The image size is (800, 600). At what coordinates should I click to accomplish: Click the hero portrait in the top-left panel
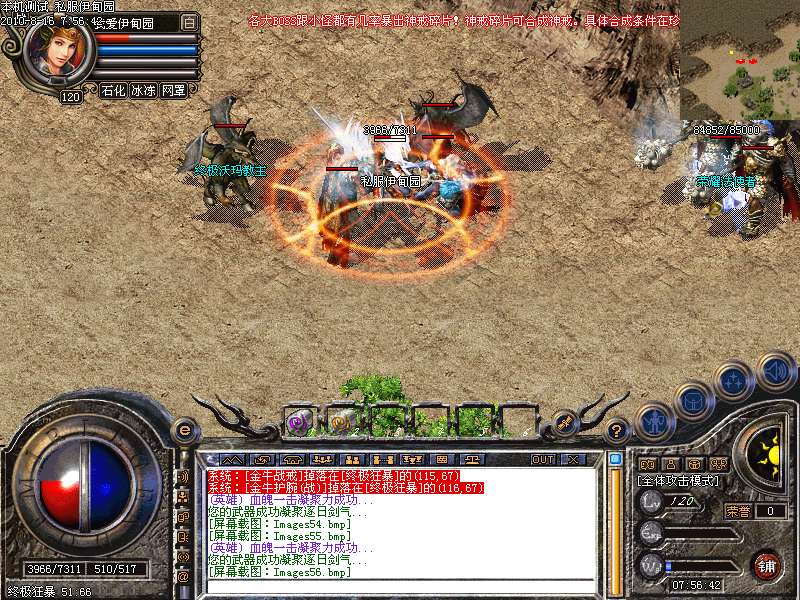pos(58,51)
